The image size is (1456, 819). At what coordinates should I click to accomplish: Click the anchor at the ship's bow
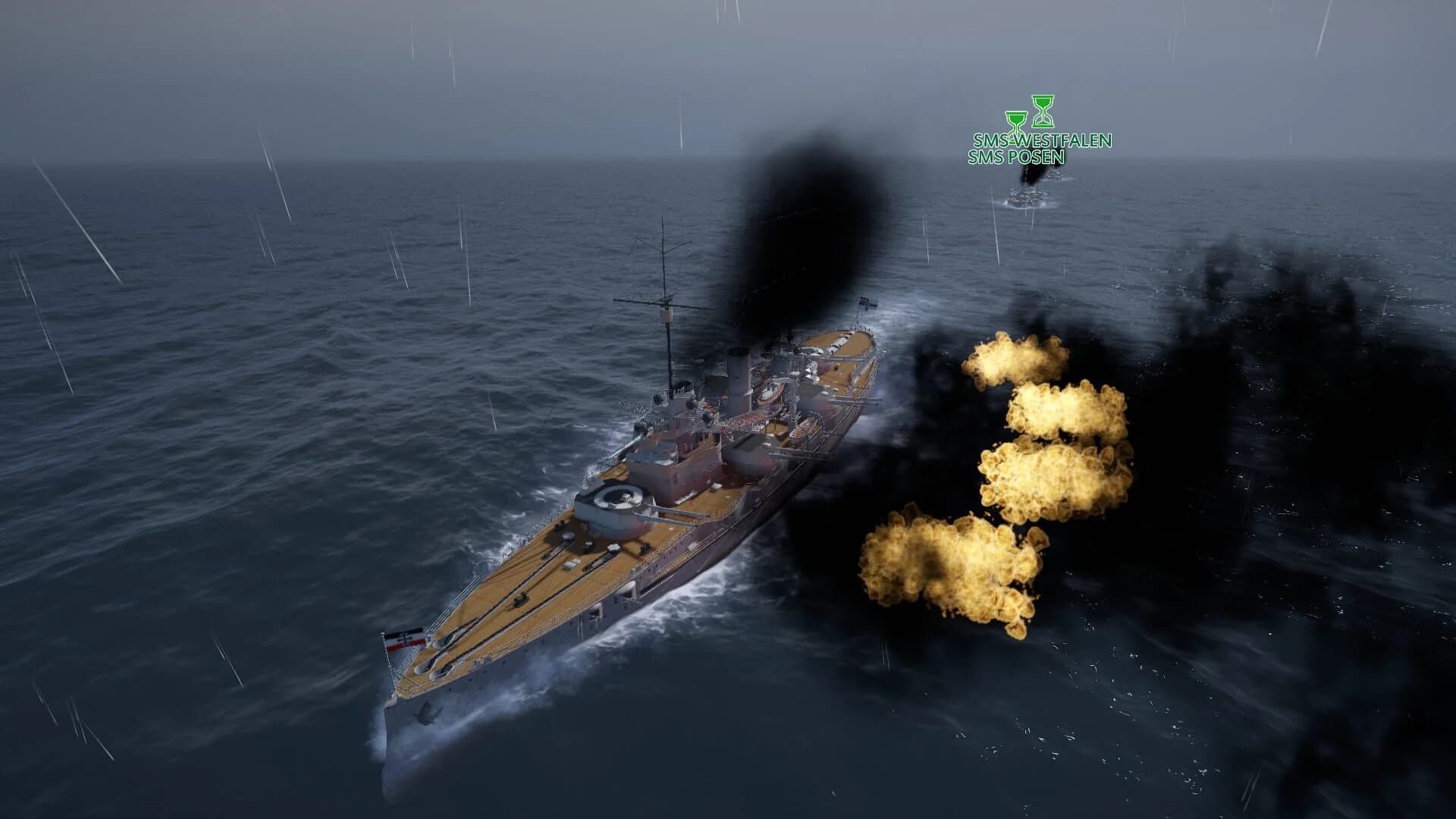coord(426,713)
